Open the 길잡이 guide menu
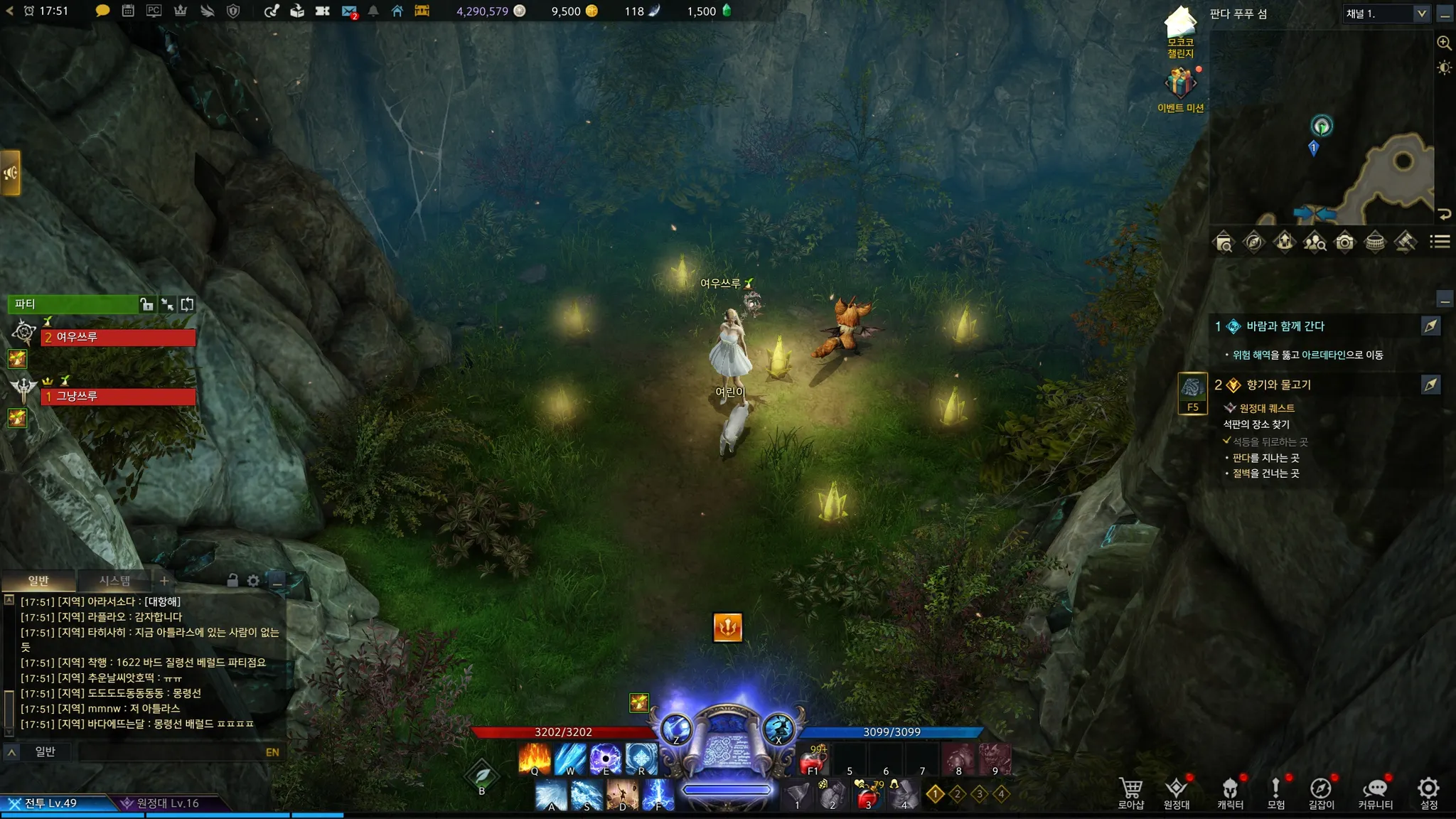 click(x=1321, y=792)
